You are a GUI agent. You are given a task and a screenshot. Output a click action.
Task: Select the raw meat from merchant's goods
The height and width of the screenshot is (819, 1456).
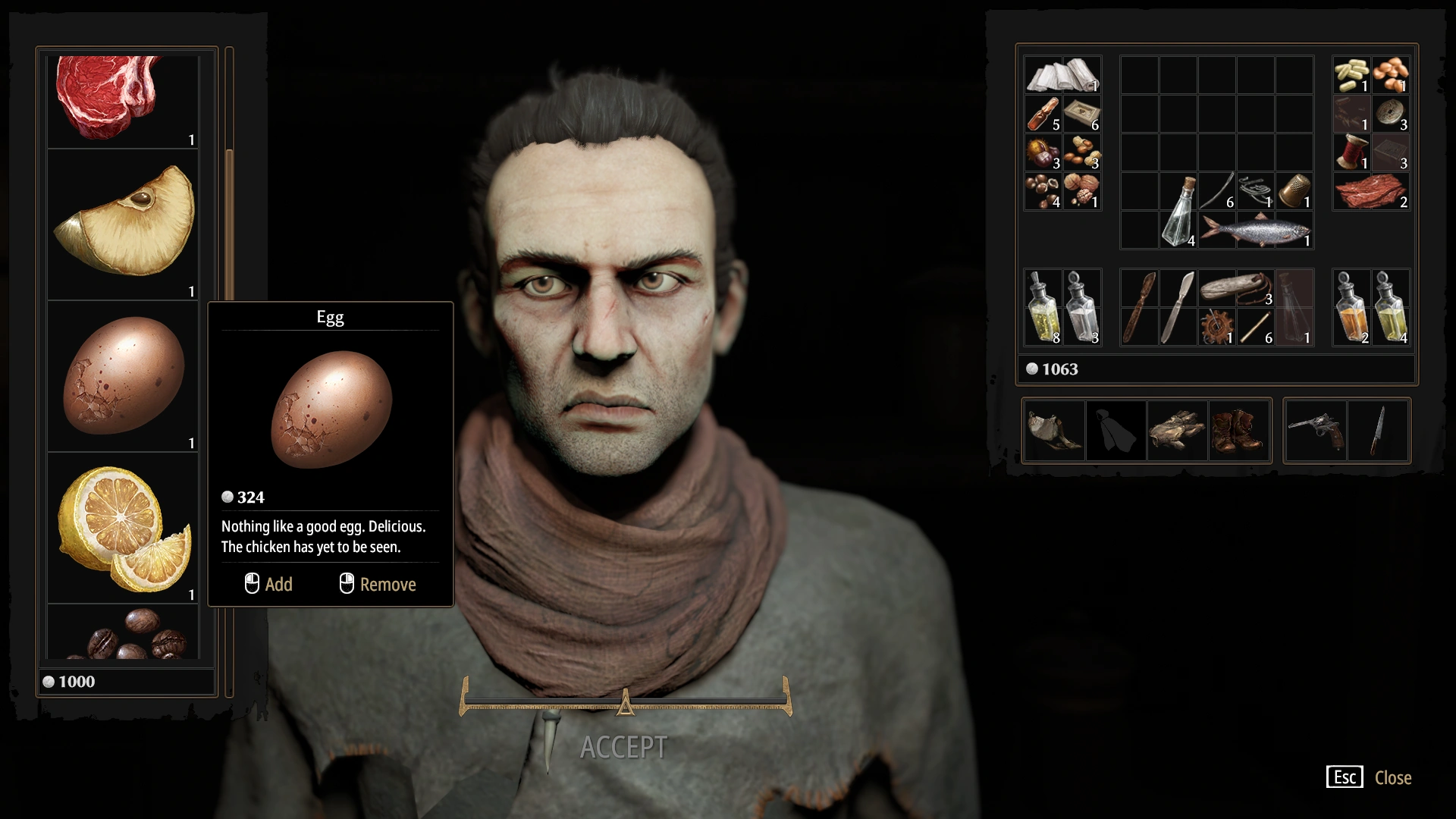coord(123,100)
